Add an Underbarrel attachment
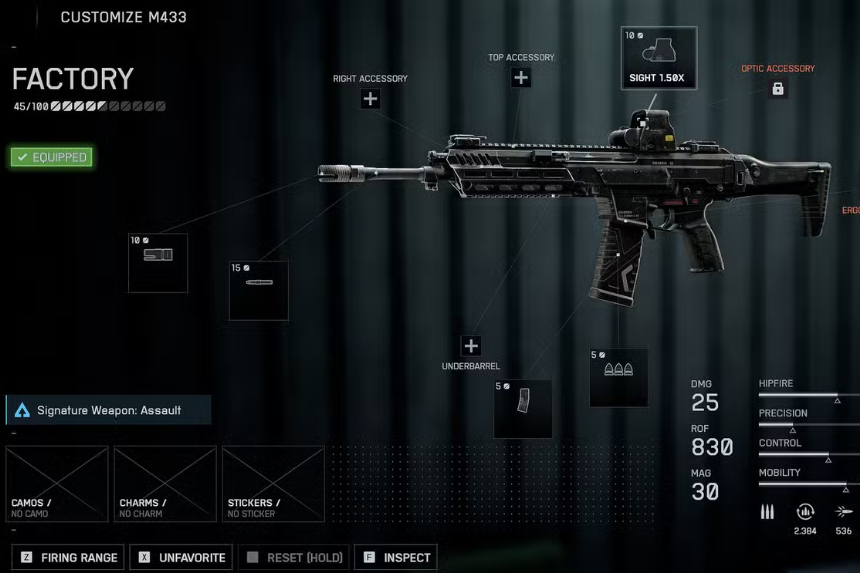This screenshot has width=860, height=573. point(471,346)
